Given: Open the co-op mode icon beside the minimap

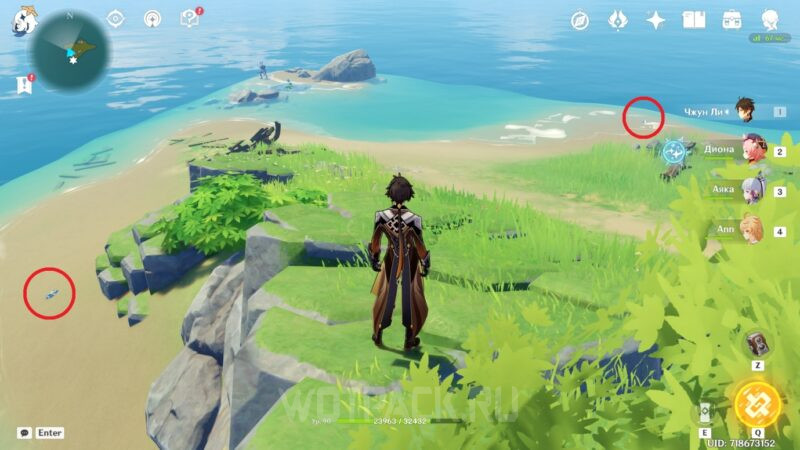Looking at the screenshot, I should tap(152, 19).
